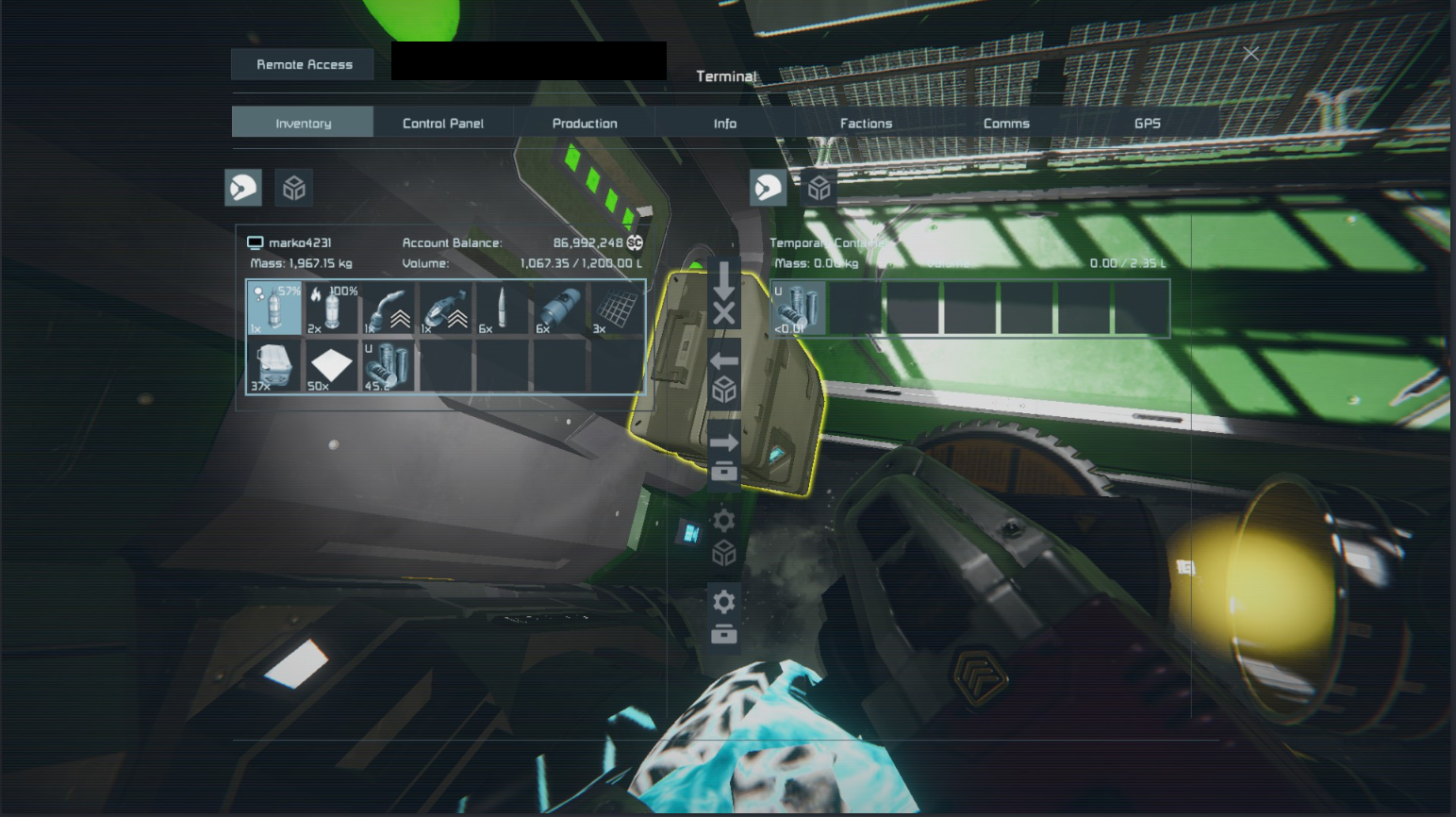Click the down-arrow X throw-out button
1456x817 pixels.
click(x=723, y=295)
